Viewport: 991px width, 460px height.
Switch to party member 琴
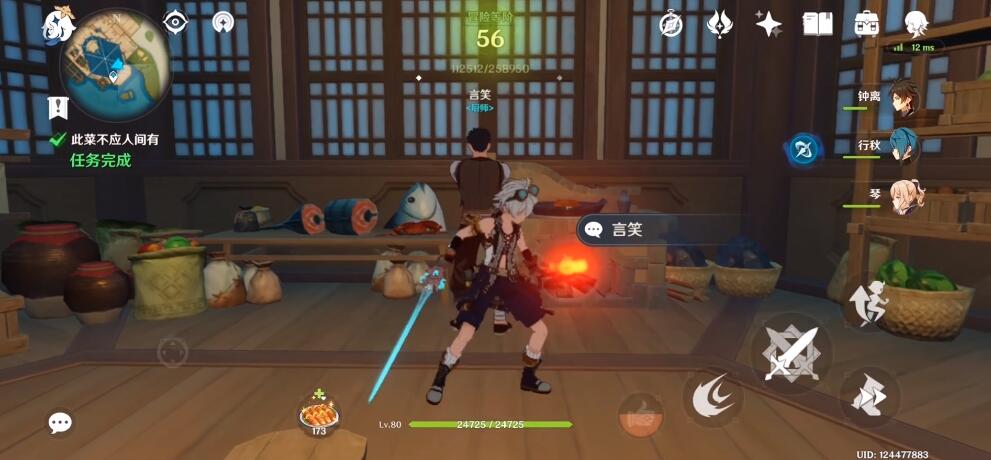pos(905,195)
